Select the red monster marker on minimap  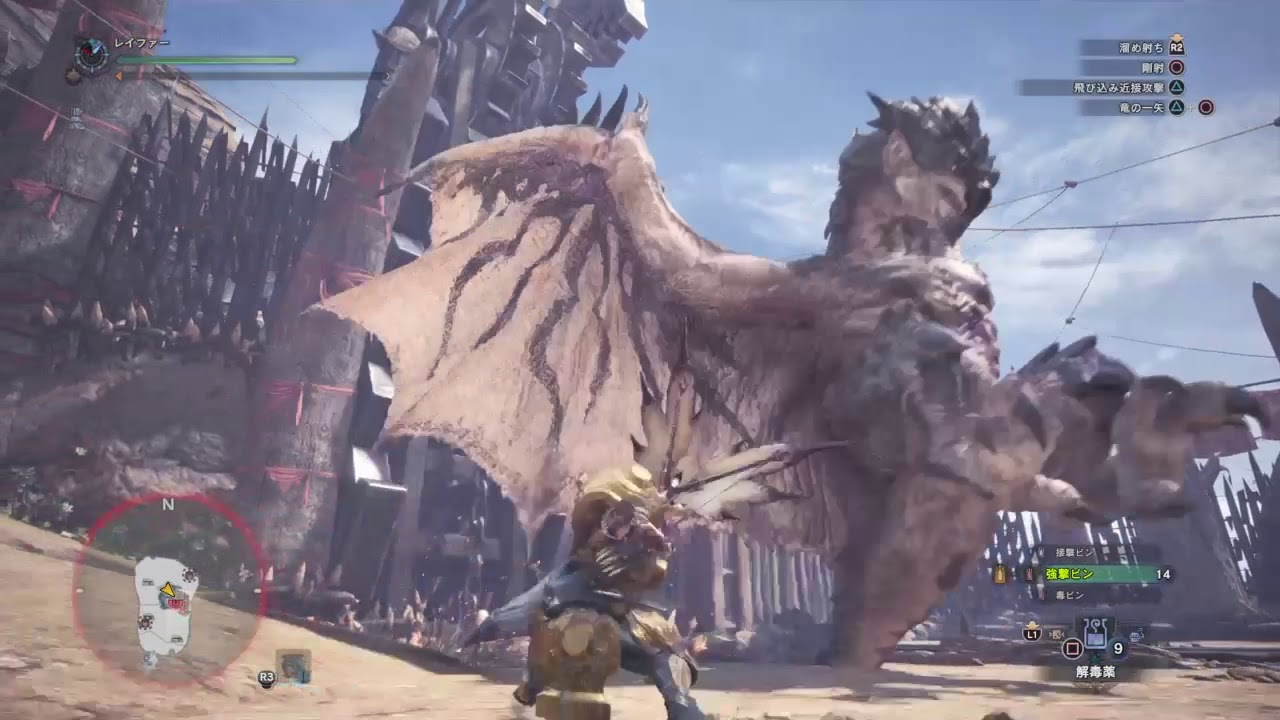click(x=178, y=603)
